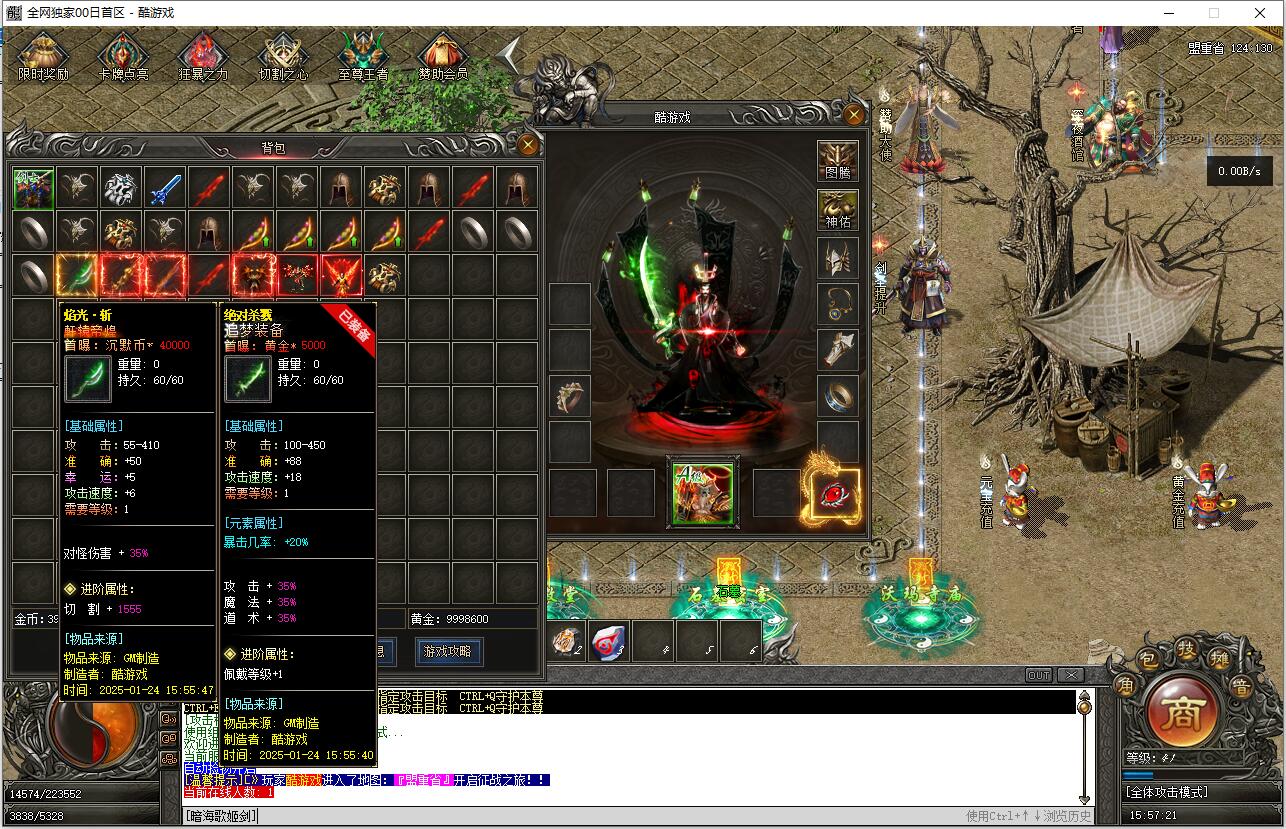1286x829 pixels.
Task: Close the 酷游戏 character panel
Action: point(853,115)
